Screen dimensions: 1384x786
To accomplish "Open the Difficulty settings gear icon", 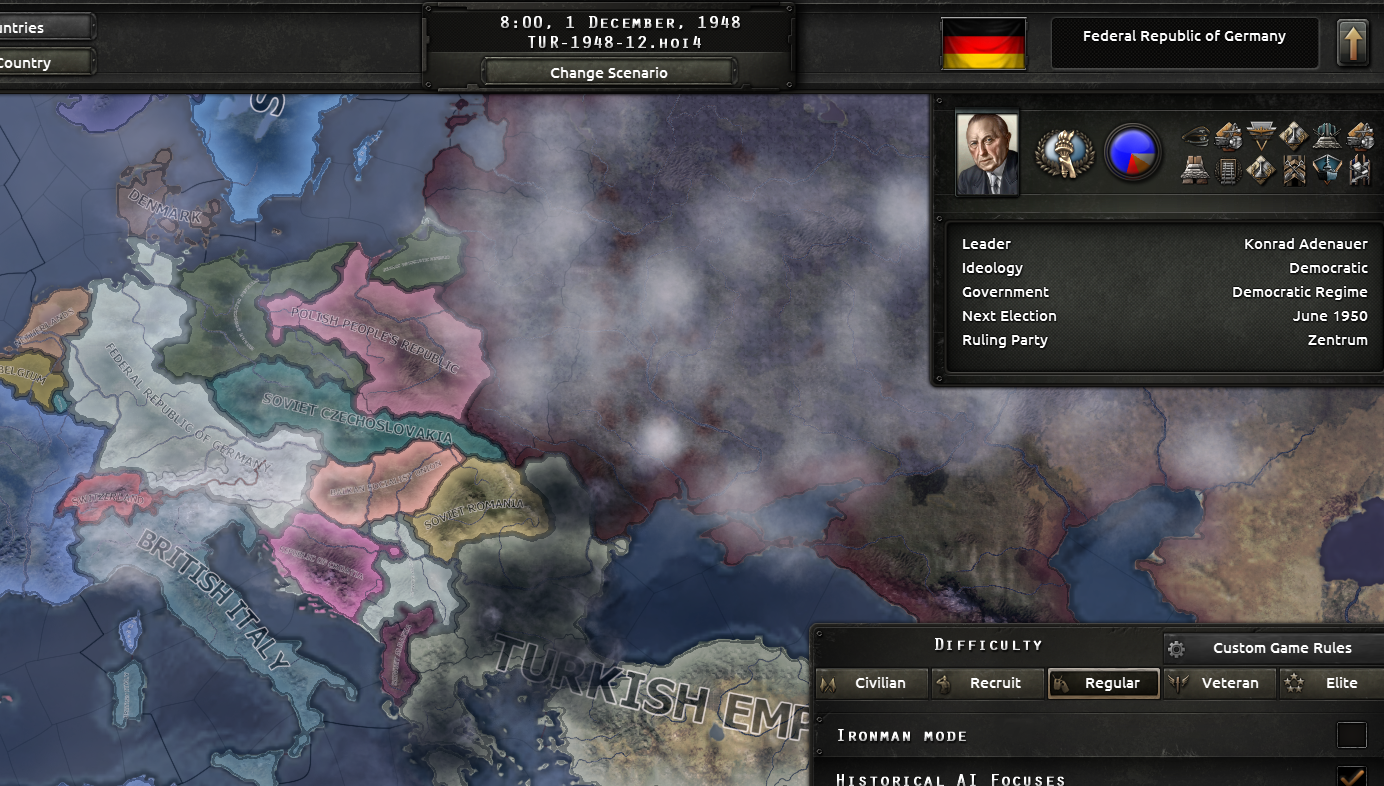I will point(1177,648).
